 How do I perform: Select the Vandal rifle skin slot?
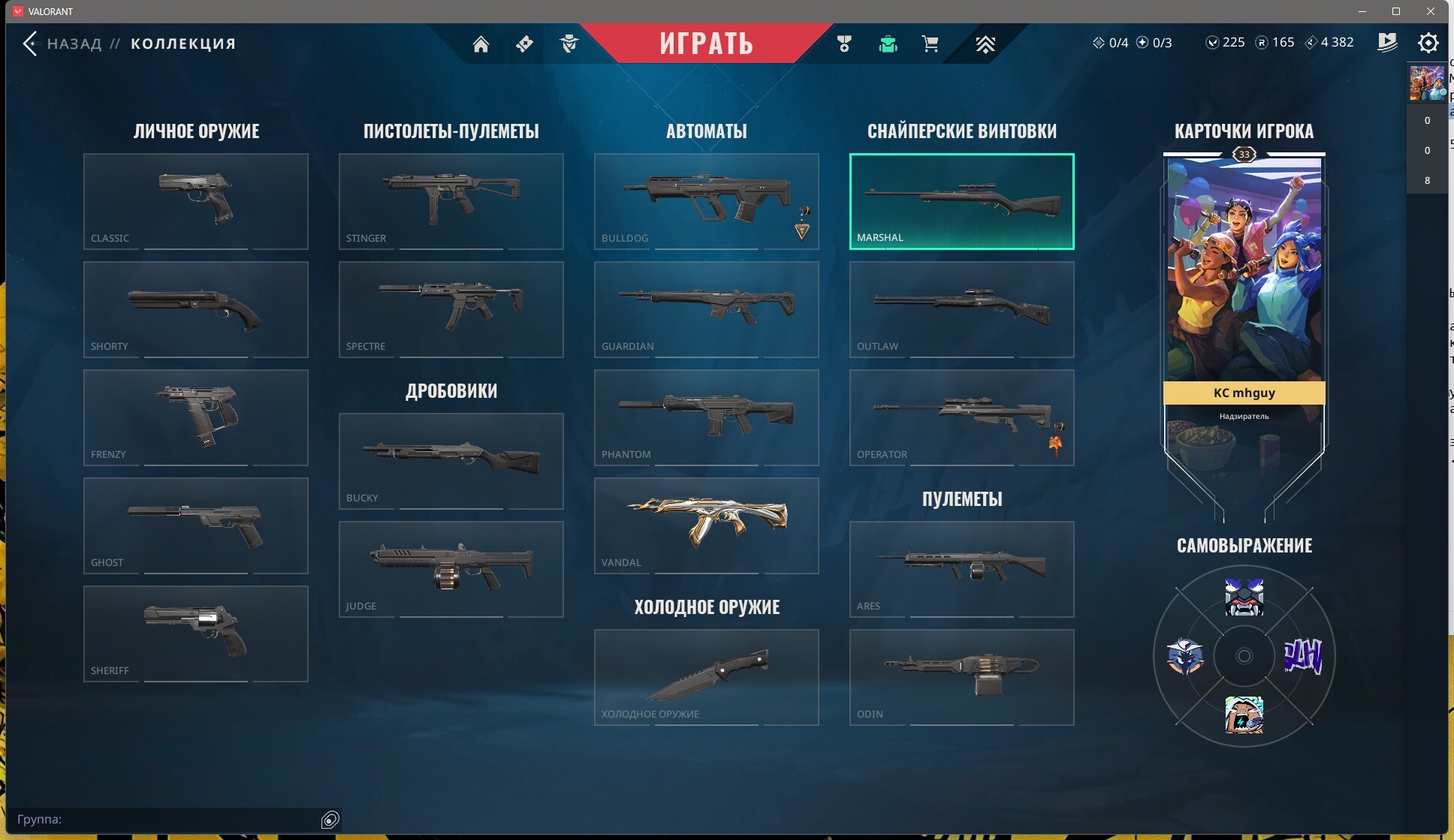[706, 525]
